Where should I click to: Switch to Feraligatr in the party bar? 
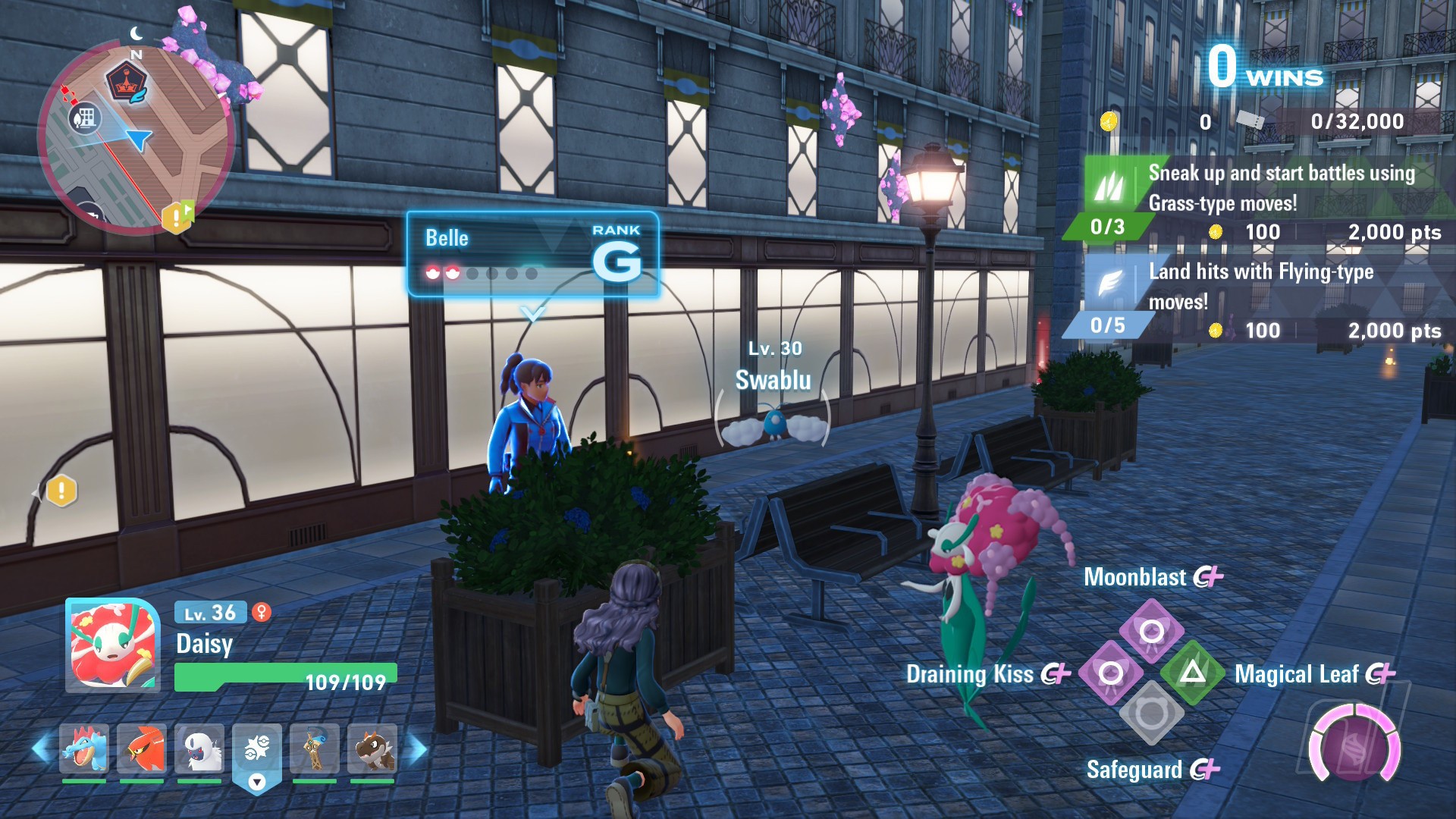coord(84,748)
